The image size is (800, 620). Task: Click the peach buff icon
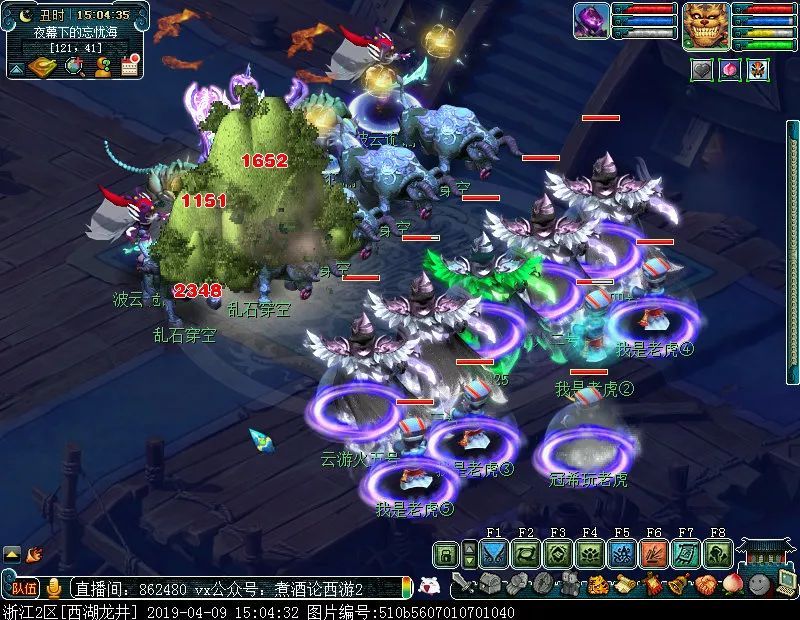click(x=730, y=70)
